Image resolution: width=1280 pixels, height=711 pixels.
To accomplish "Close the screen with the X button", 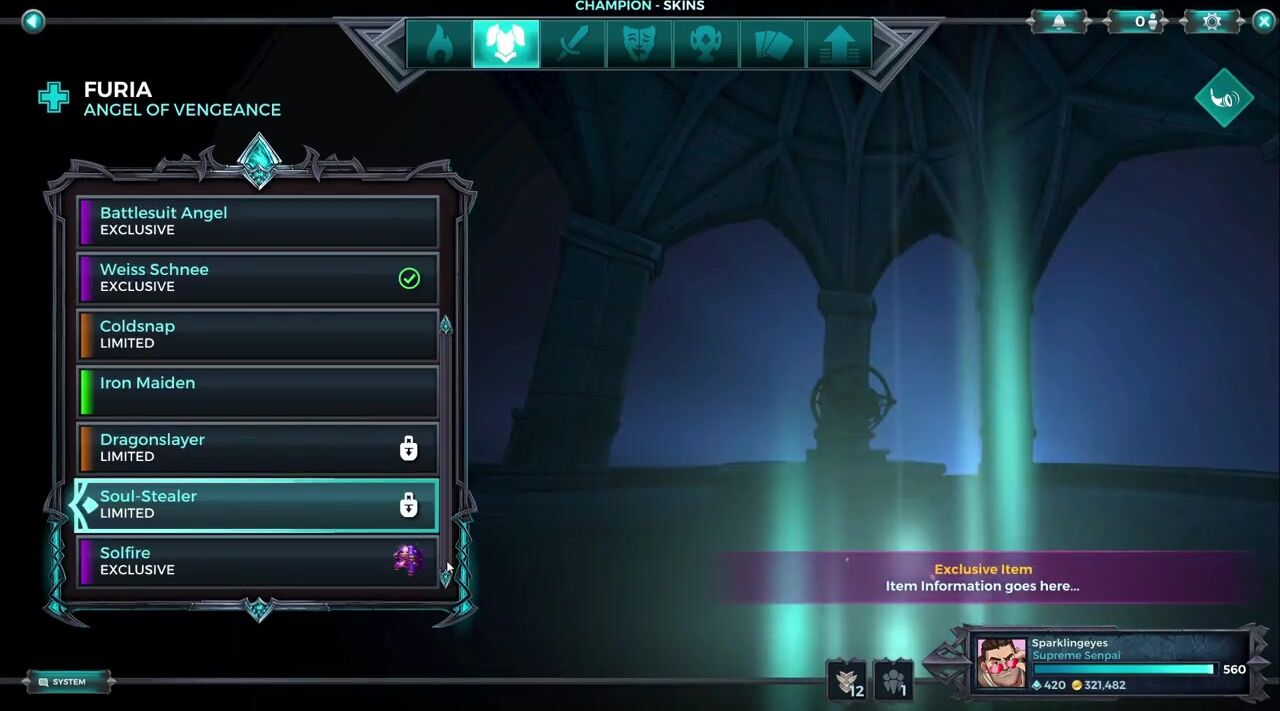I will pos(1263,21).
